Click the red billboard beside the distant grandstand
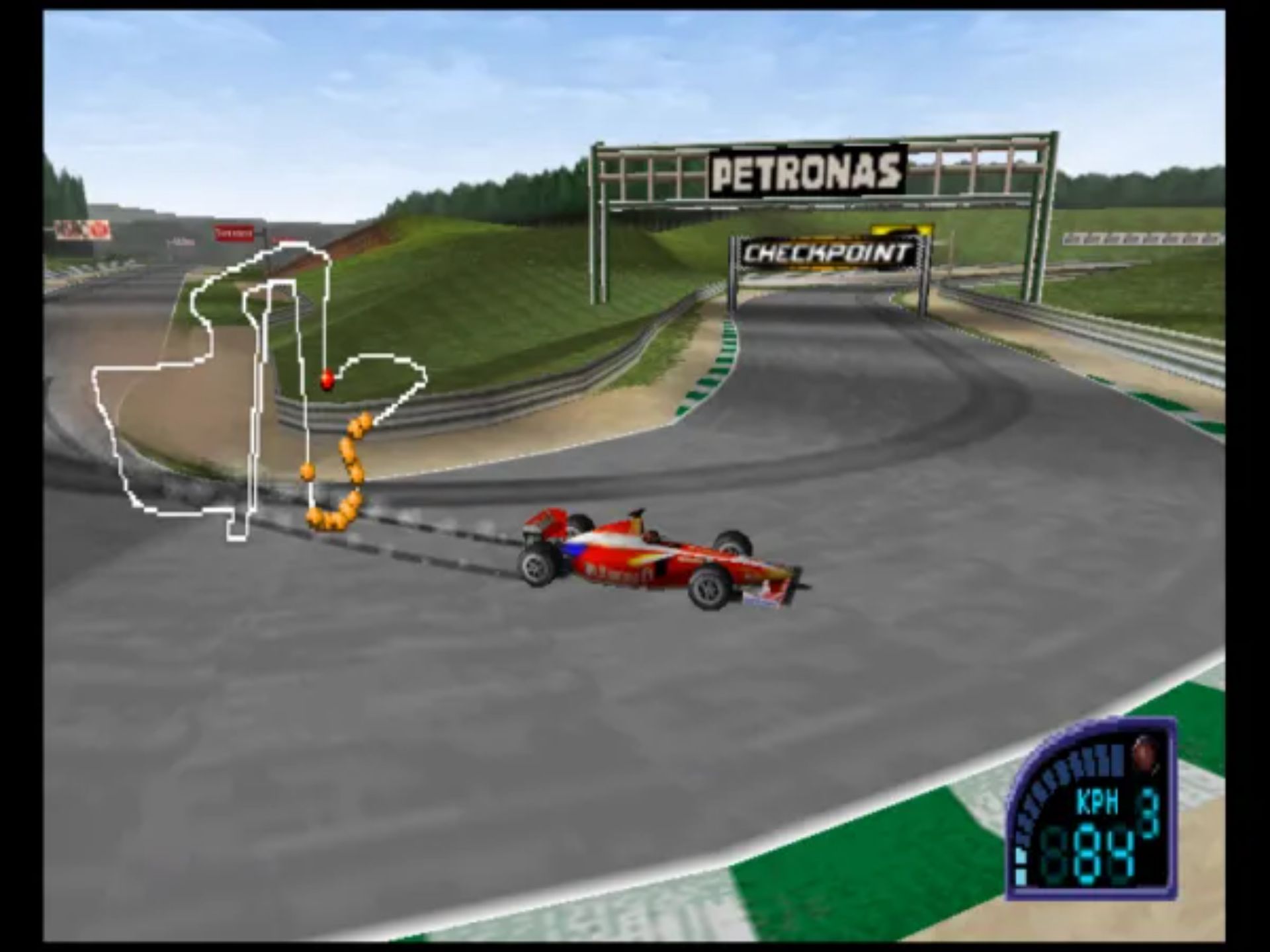Image resolution: width=1270 pixels, height=952 pixels. [235, 233]
